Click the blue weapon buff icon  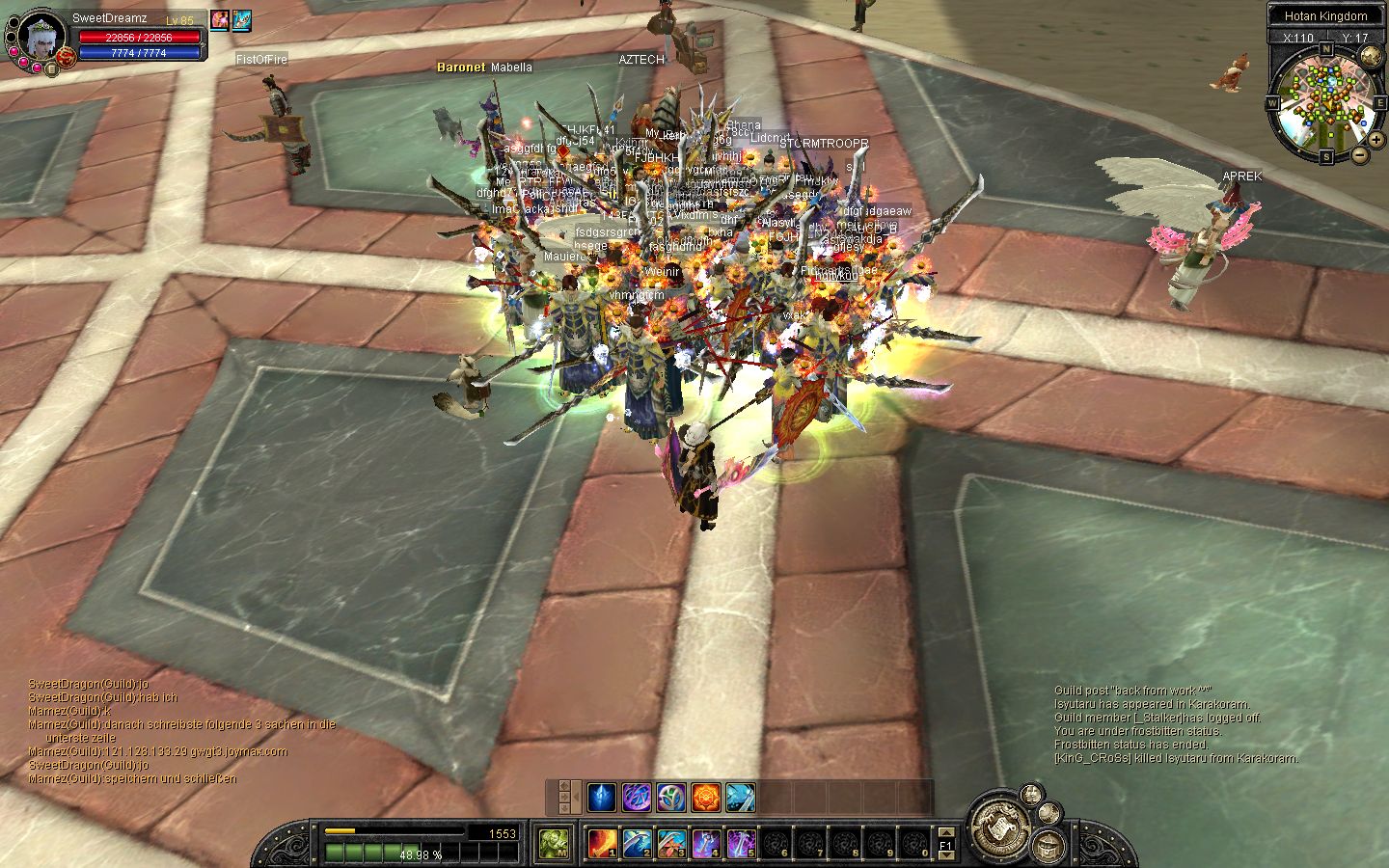241,19
